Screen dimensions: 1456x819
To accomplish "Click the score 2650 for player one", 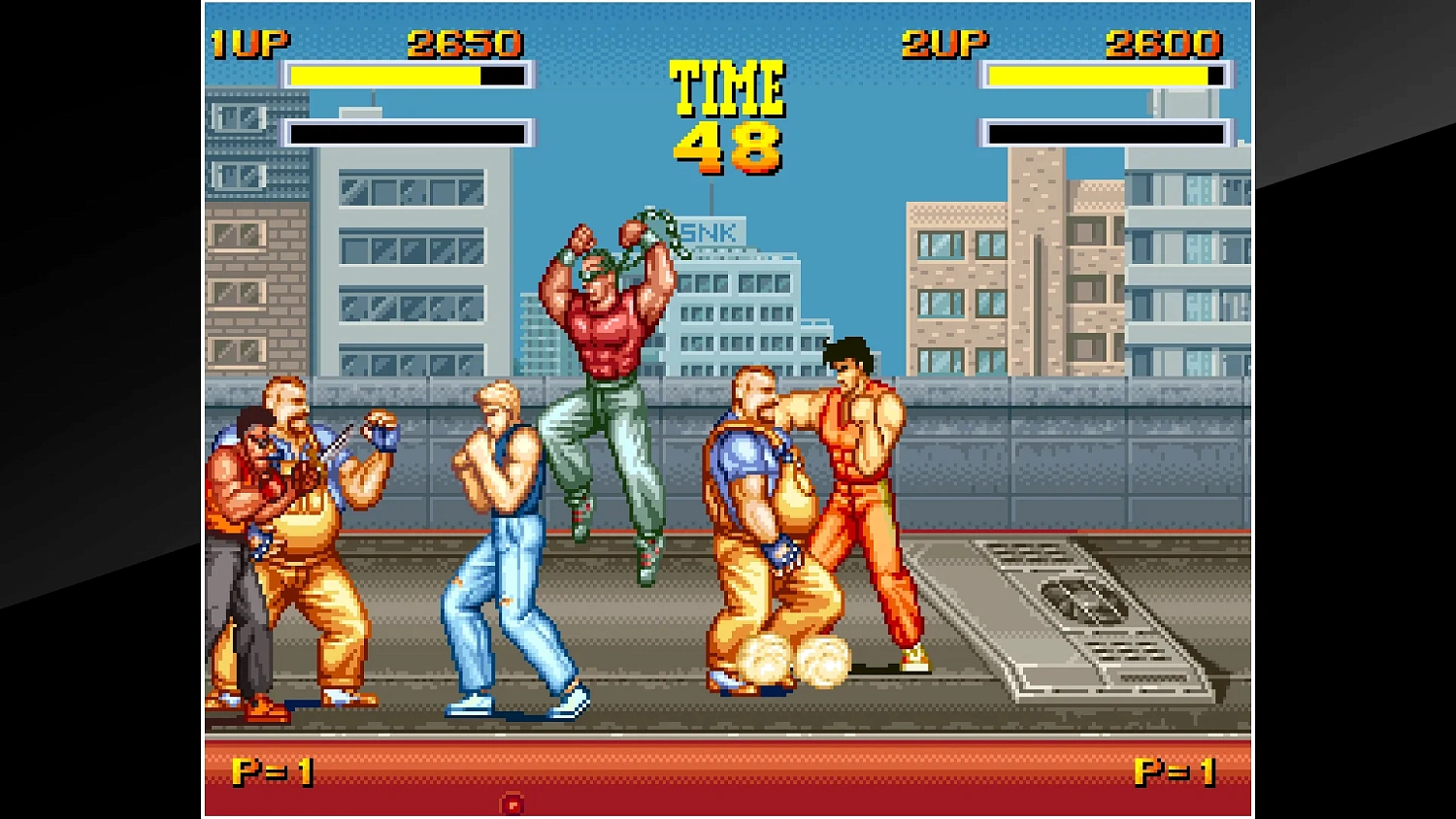I will pos(464,42).
